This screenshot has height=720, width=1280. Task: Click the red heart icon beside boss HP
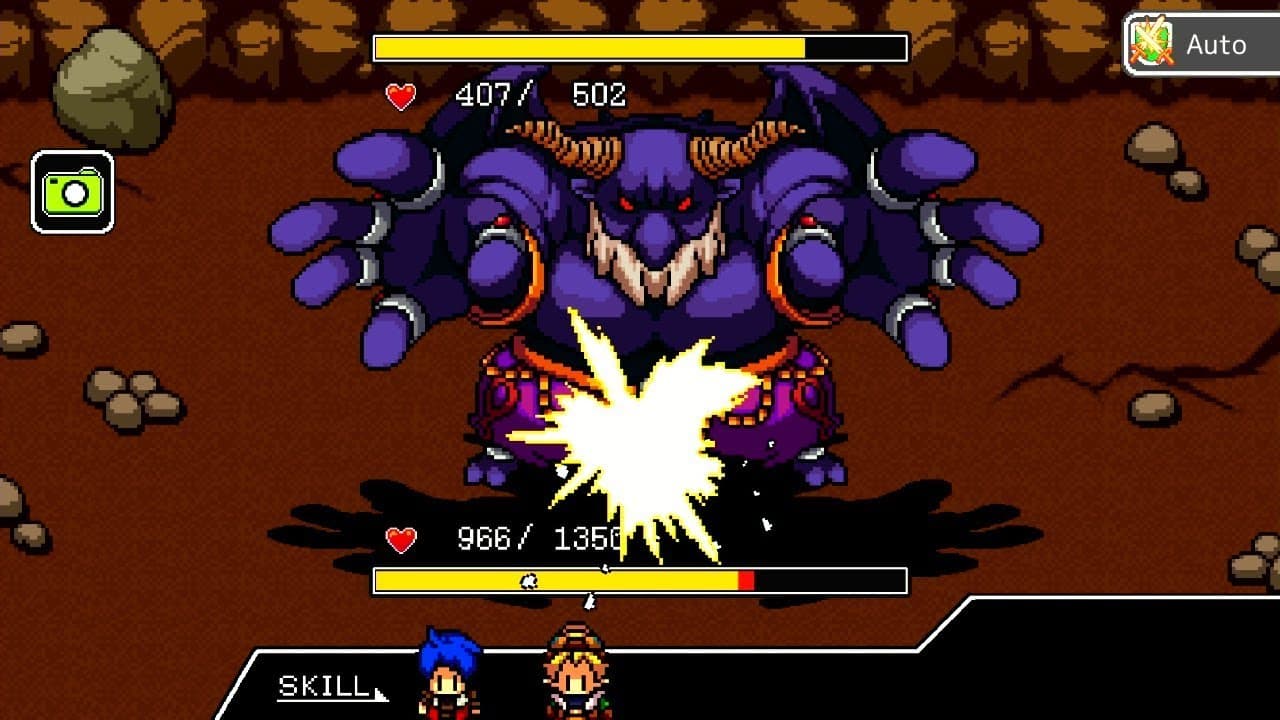398,94
